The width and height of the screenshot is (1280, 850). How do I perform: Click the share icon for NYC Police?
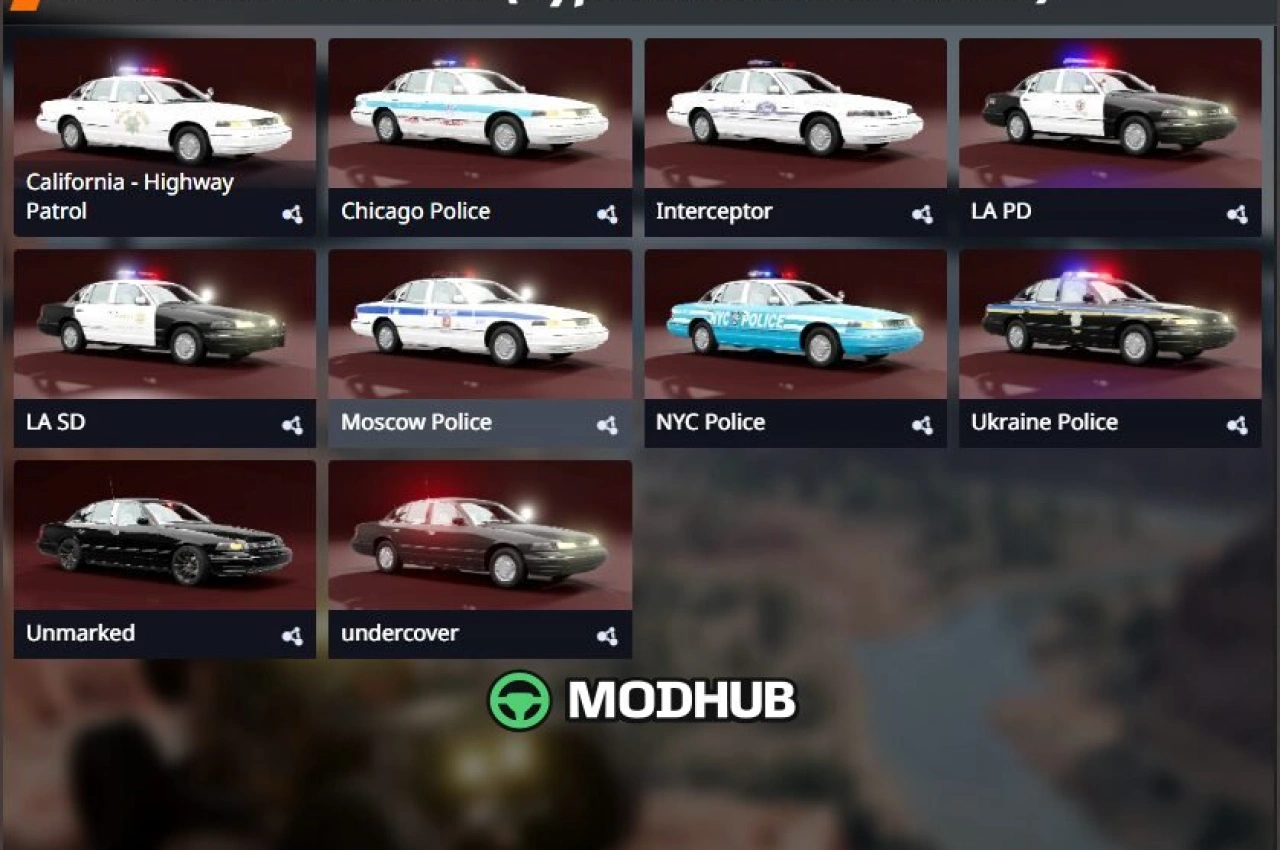click(922, 425)
